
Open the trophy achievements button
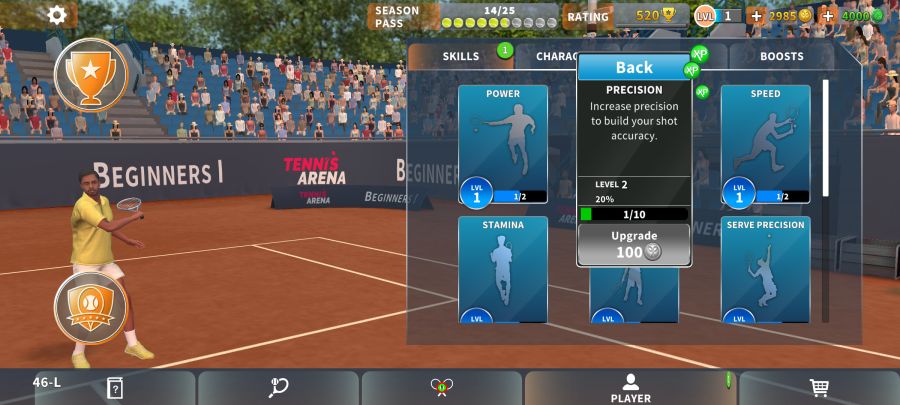click(x=91, y=75)
